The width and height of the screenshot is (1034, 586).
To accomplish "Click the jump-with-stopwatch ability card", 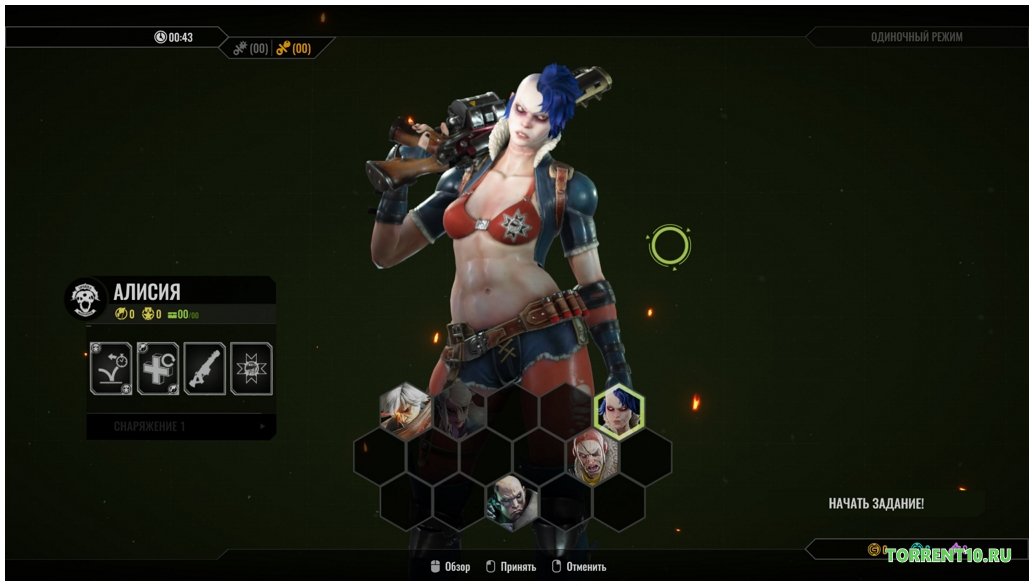I will point(111,369).
